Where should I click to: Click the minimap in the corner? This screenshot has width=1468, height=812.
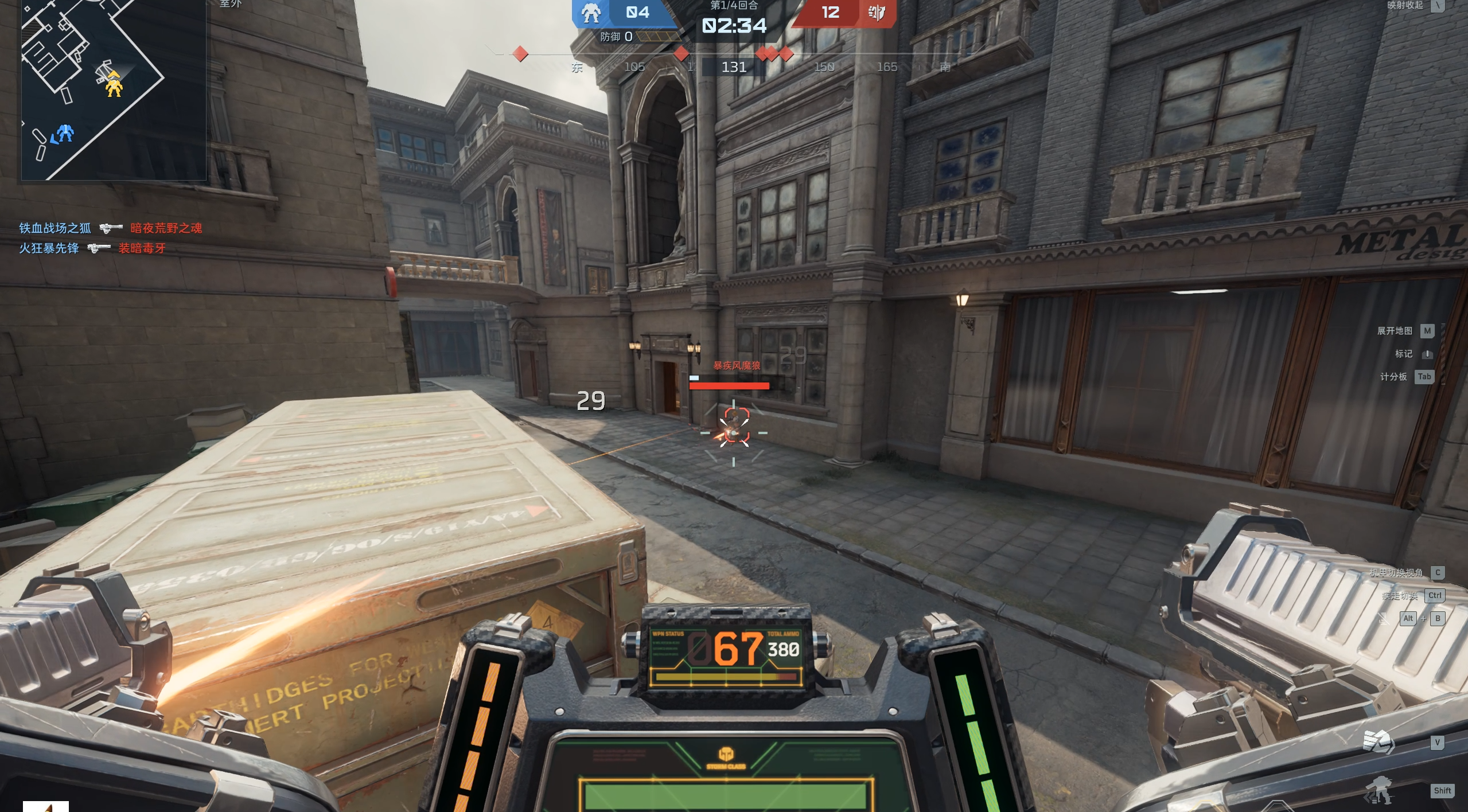[114, 89]
